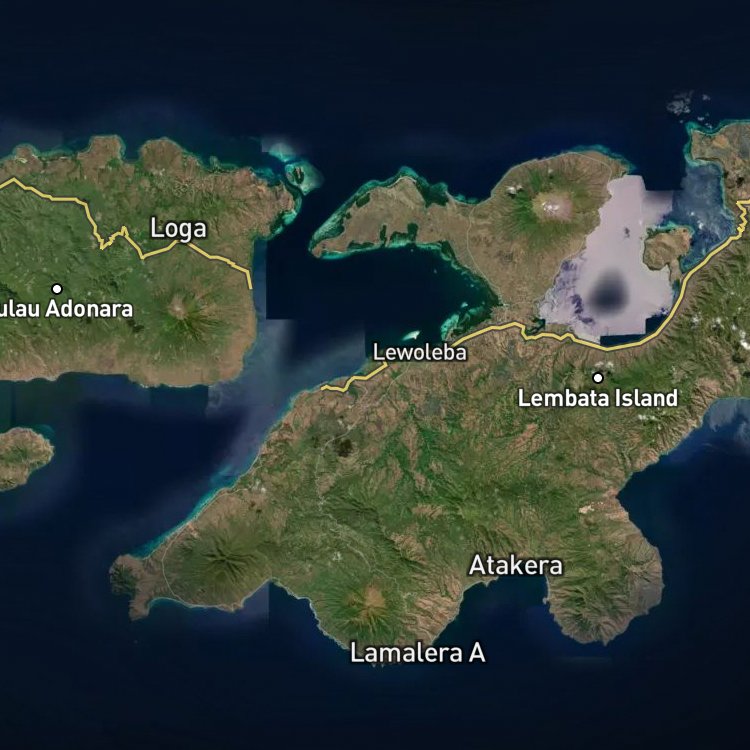Click the Lembata Island map marker

(598, 378)
